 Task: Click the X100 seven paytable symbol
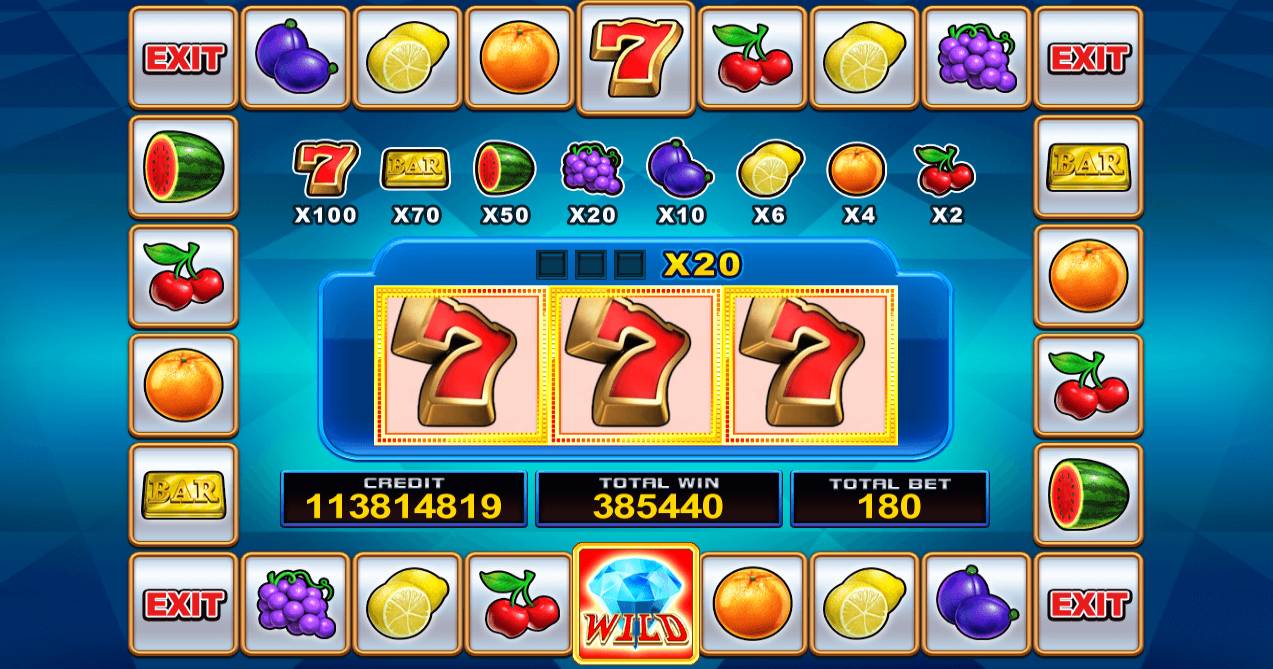pos(326,168)
